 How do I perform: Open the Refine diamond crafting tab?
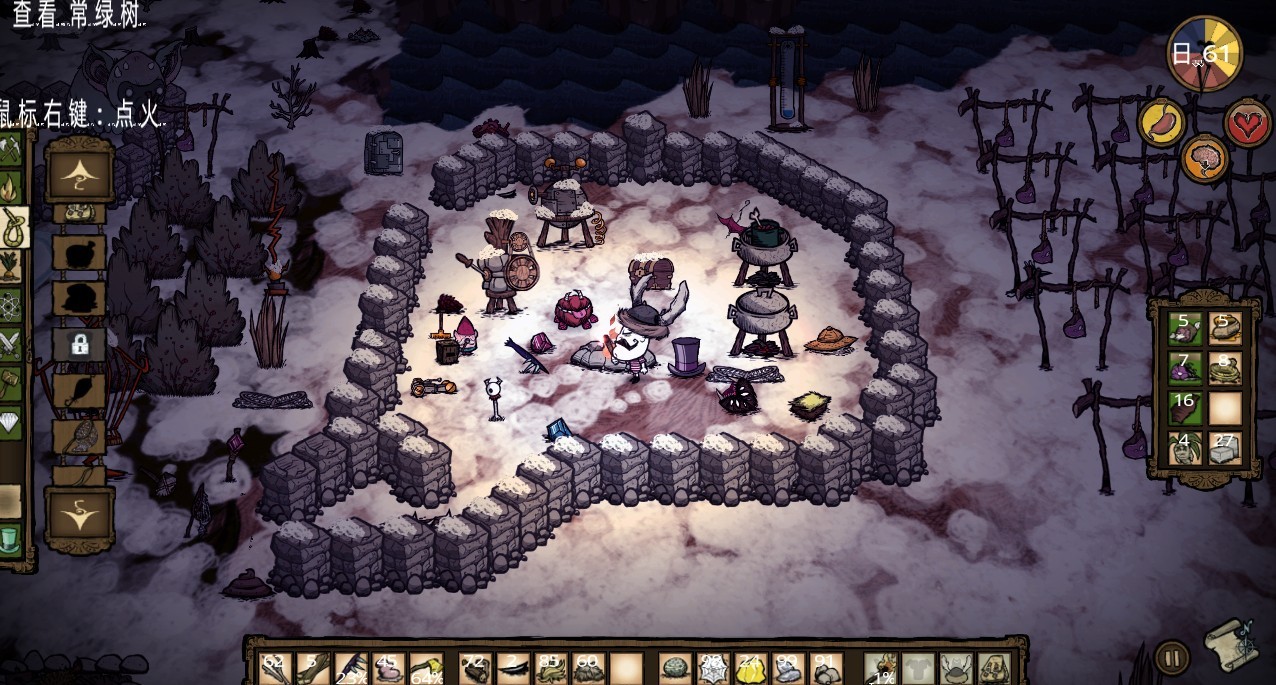[12, 419]
